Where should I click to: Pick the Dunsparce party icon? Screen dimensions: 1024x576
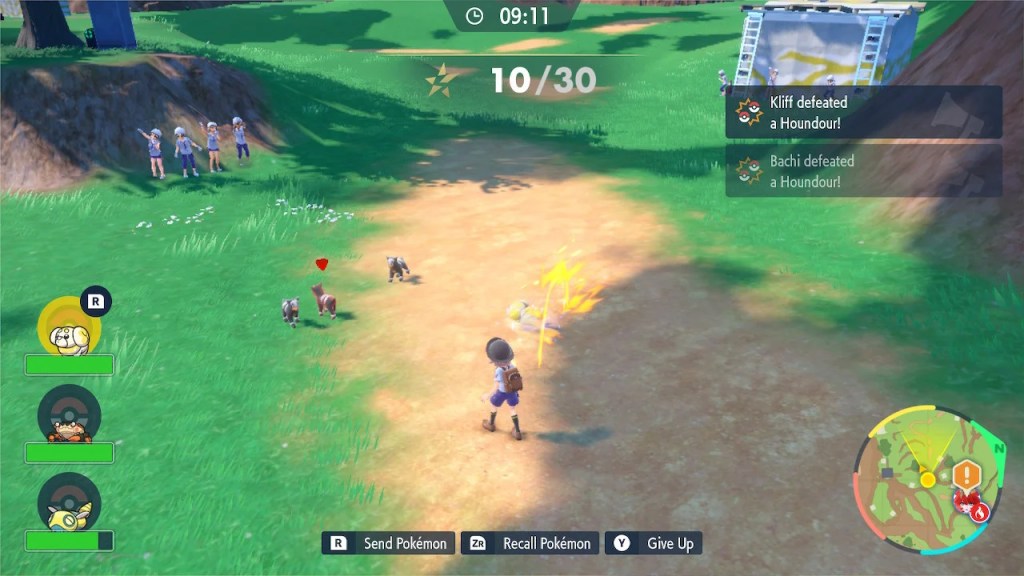(x=69, y=504)
